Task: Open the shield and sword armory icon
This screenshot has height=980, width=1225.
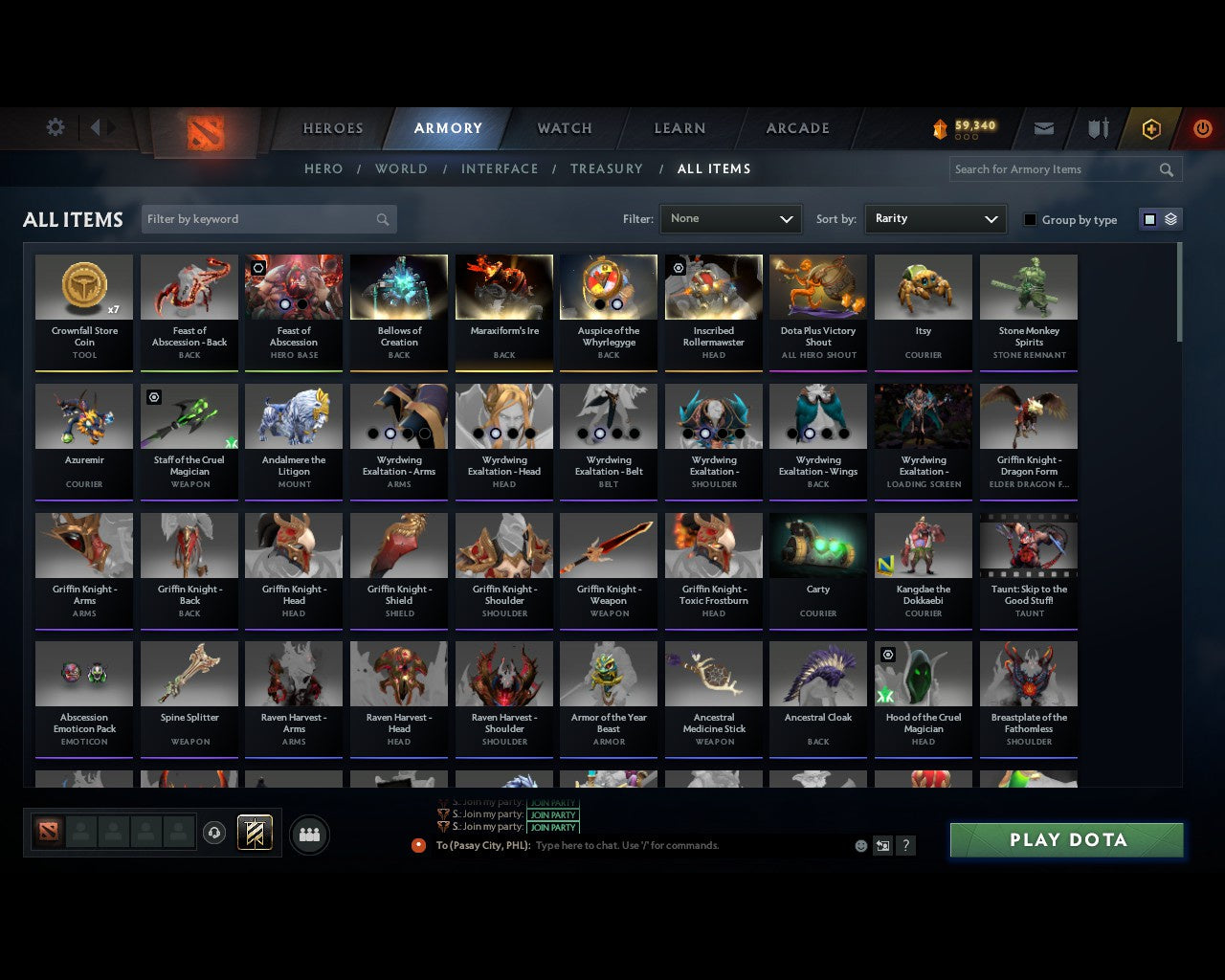Action: pos(1097,127)
